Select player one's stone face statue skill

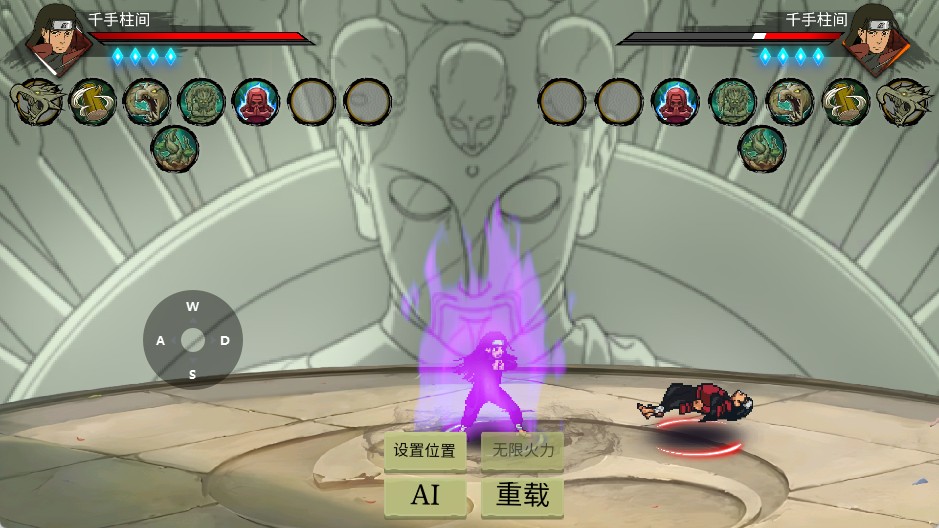(202, 101)
